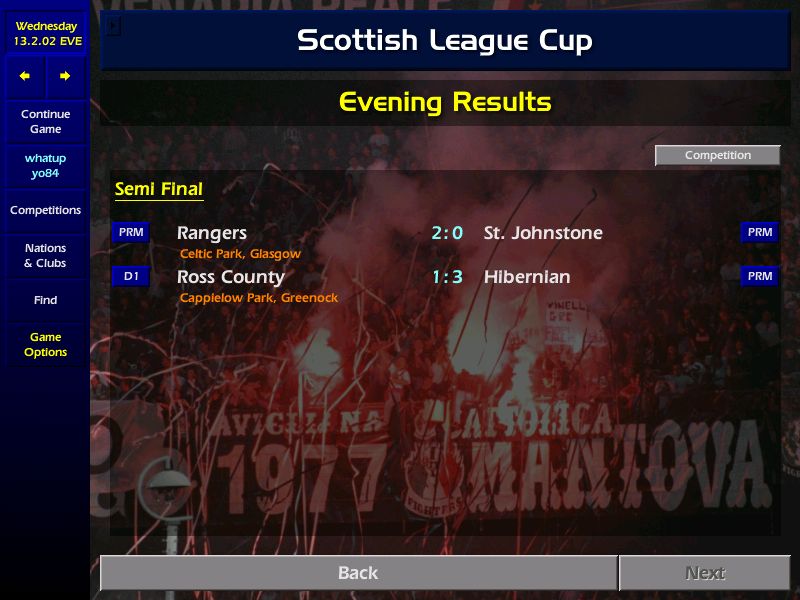800x600 pixels.
Task: Open the Rangers club page
Action: click(212, 233)
